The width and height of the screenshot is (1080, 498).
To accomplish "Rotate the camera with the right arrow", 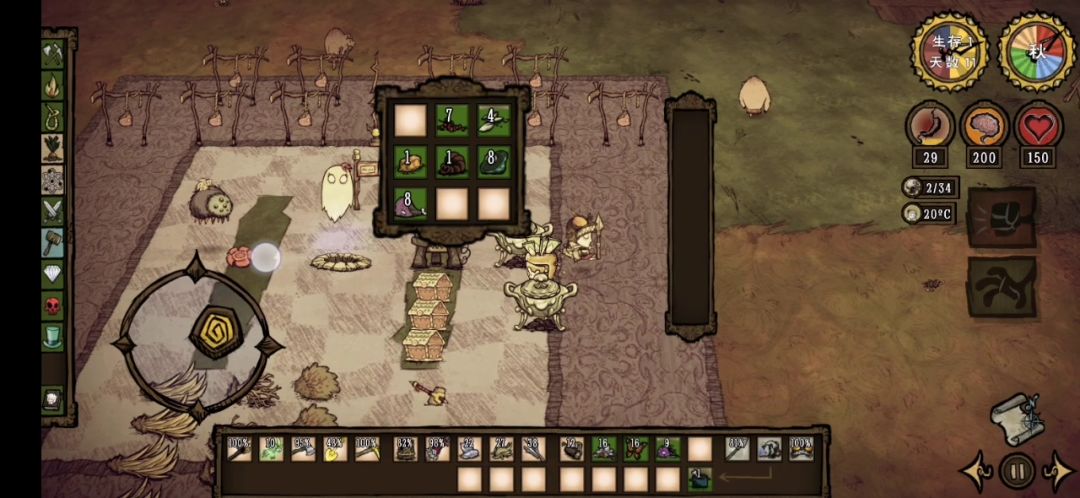I will point(1058,470).
